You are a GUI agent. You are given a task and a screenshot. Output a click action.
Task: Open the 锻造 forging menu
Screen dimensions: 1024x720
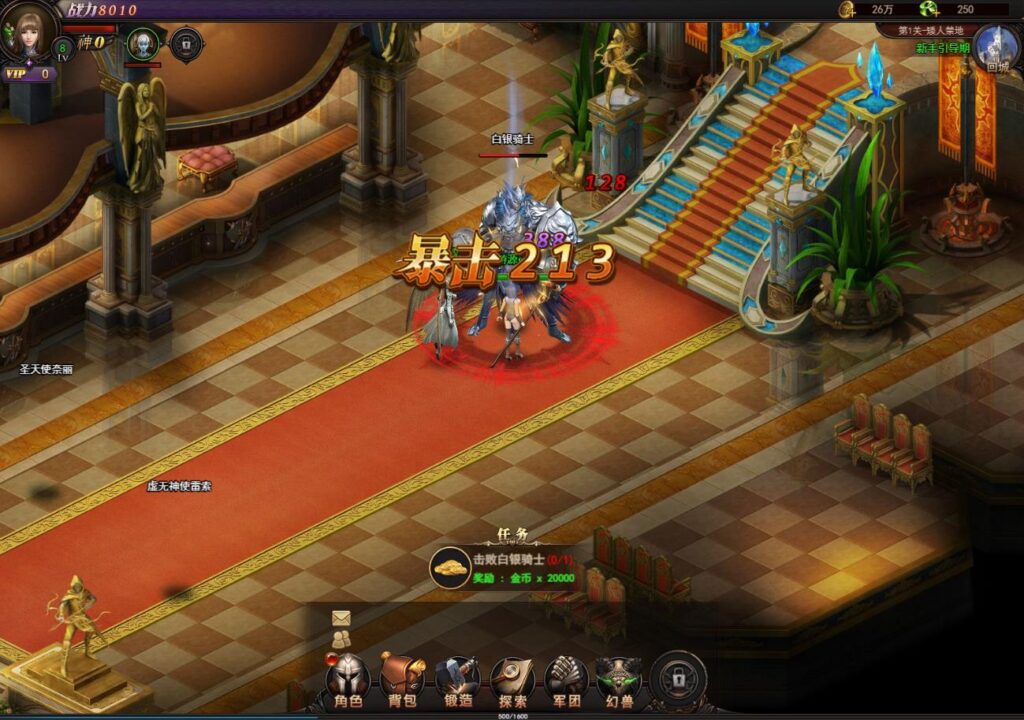(457, 681)
